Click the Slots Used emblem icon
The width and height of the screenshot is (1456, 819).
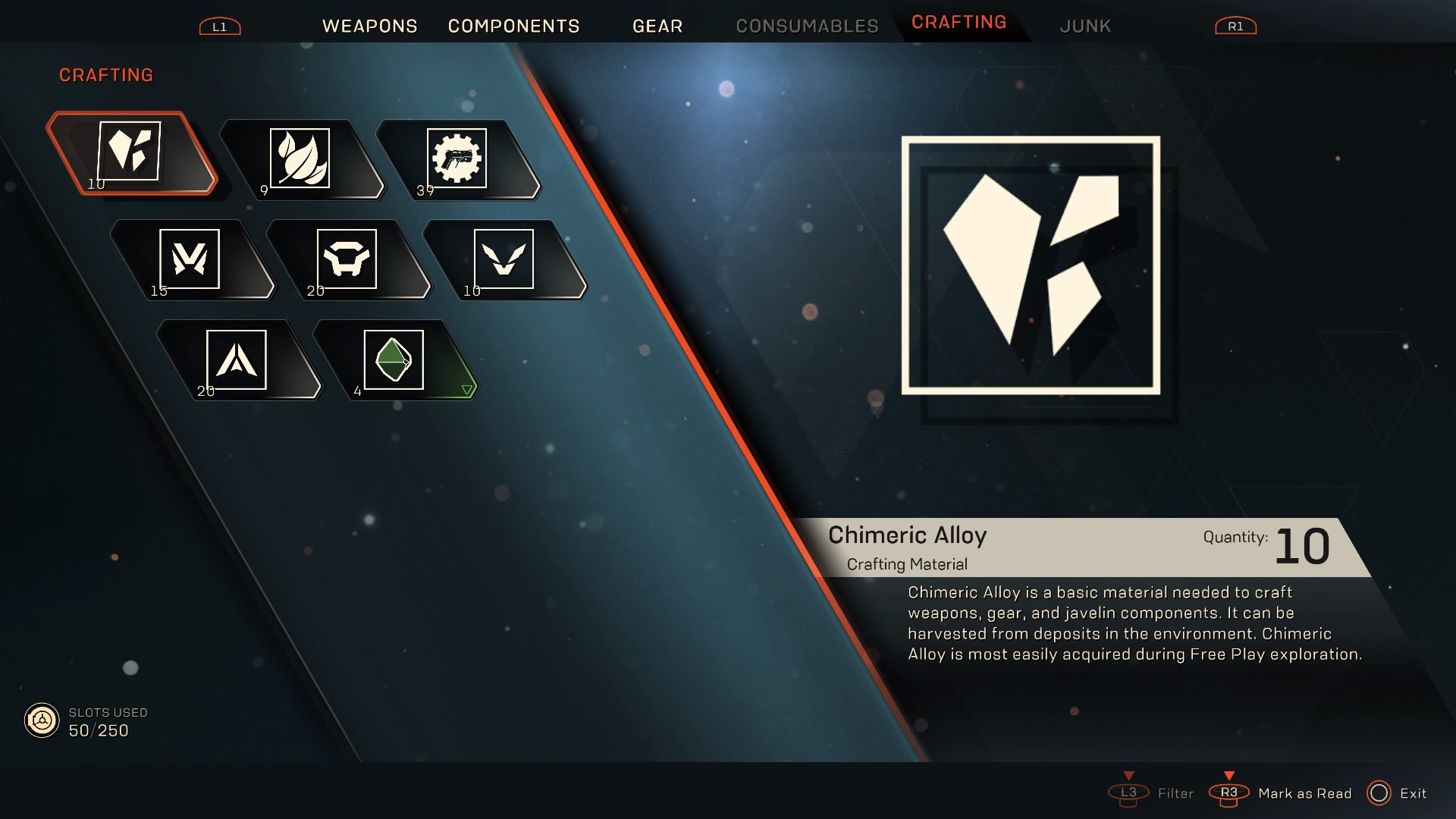point(42,719)
